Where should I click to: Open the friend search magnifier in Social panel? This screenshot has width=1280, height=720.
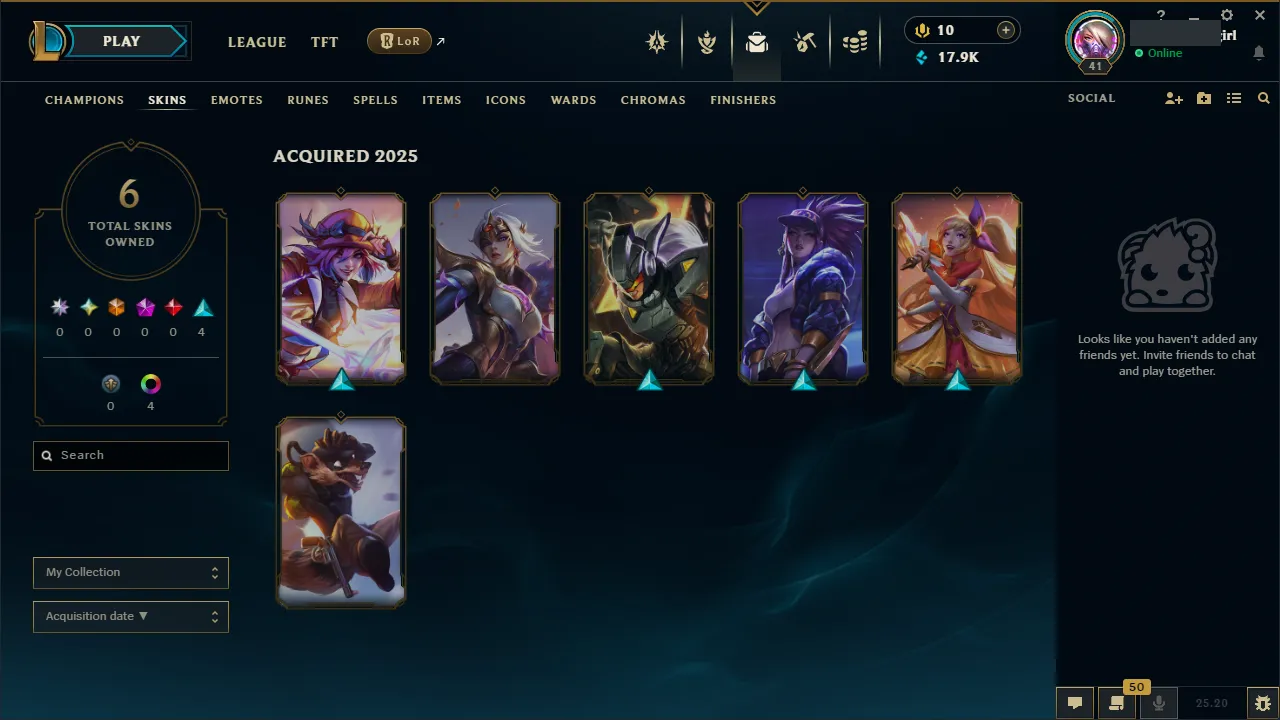pyautogui.click(x=1263, y=98)
